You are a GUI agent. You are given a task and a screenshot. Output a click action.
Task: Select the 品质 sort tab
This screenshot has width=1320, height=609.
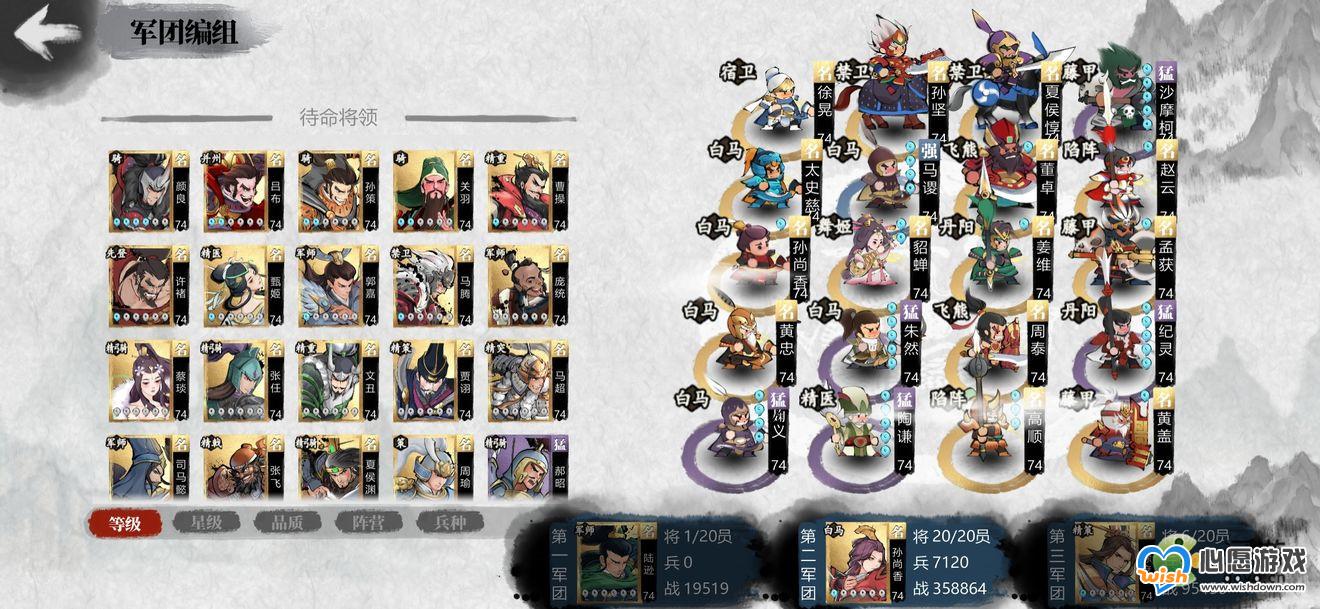pos(287,522)
